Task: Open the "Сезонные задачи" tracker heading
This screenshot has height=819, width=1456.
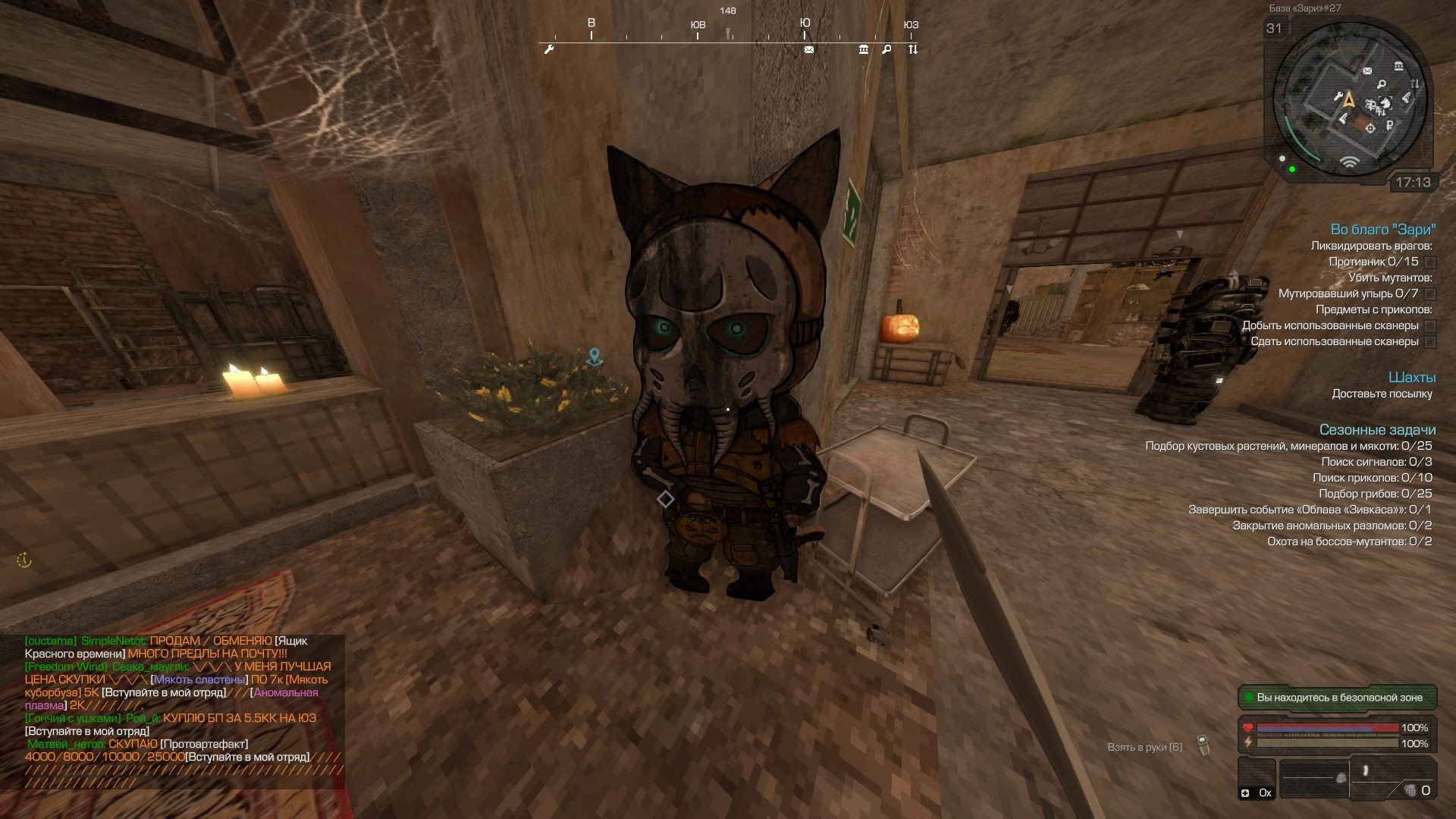Action: tap(1377, 430)
